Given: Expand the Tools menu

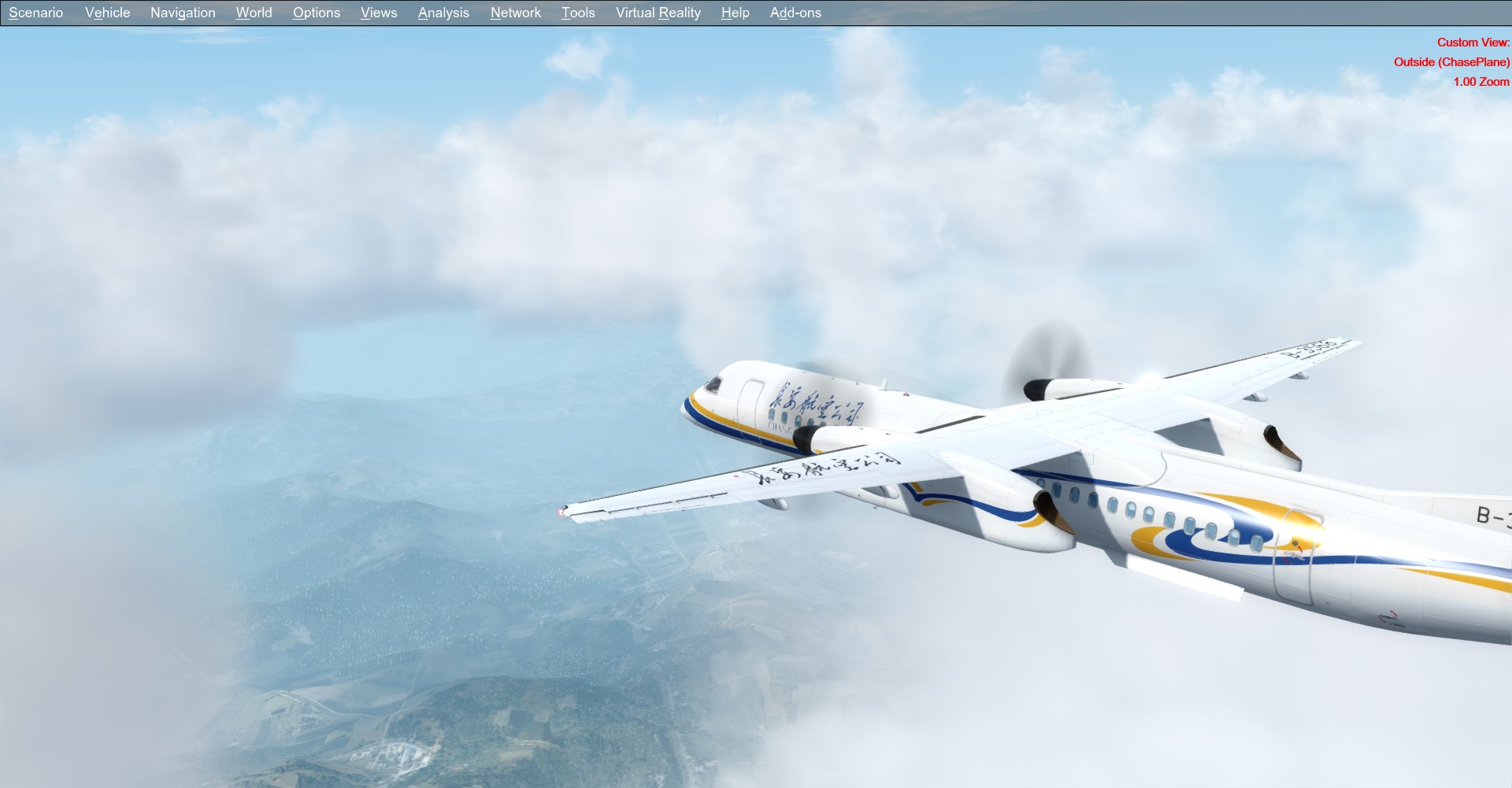Looking at the screenshot, I should coord(577,13).
